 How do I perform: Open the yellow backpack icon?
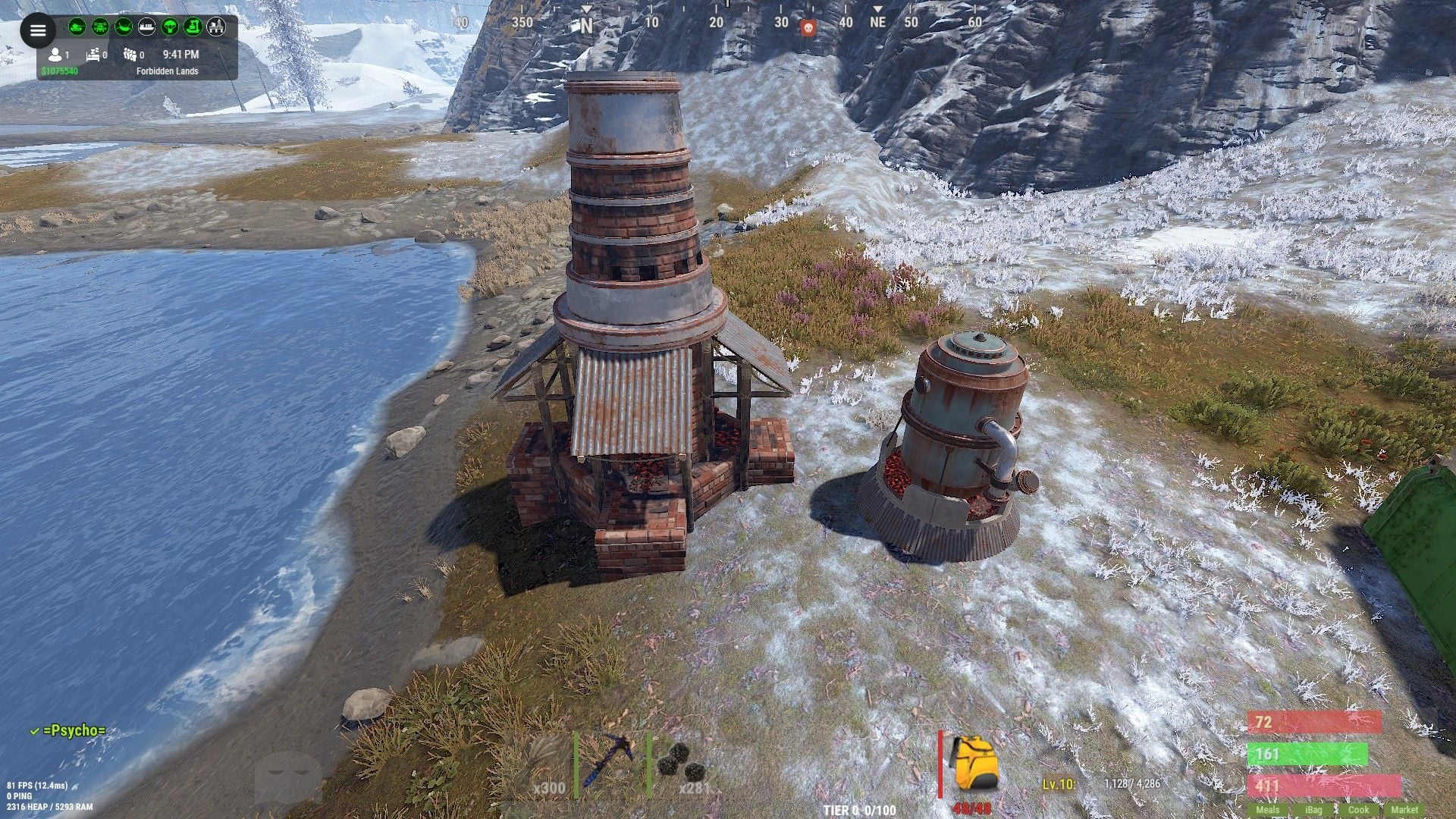pyautogui.click(x=973, y=763)
